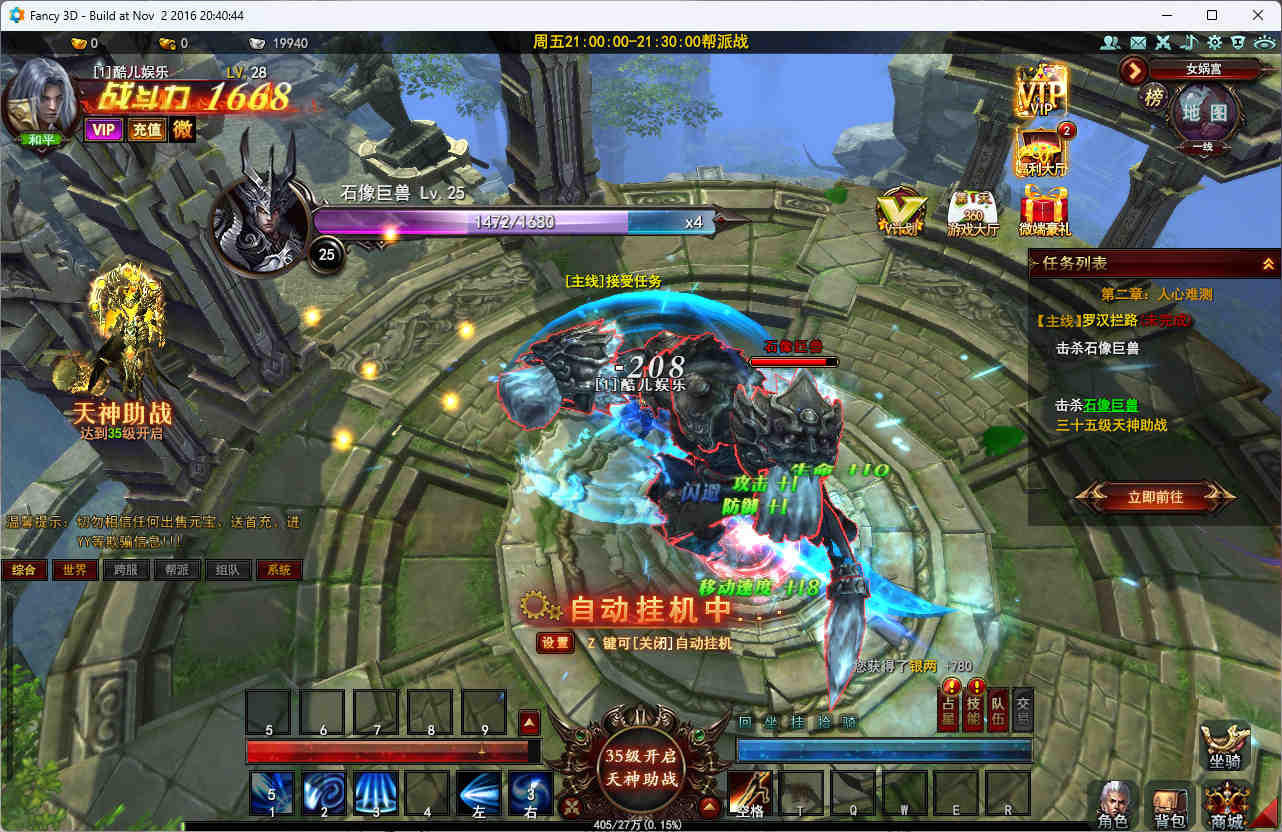This screenshot has height=832, width=1282.
Task: Switch to the 系统 chat tab
Action: pyautogui.click(x=279, y=570)
